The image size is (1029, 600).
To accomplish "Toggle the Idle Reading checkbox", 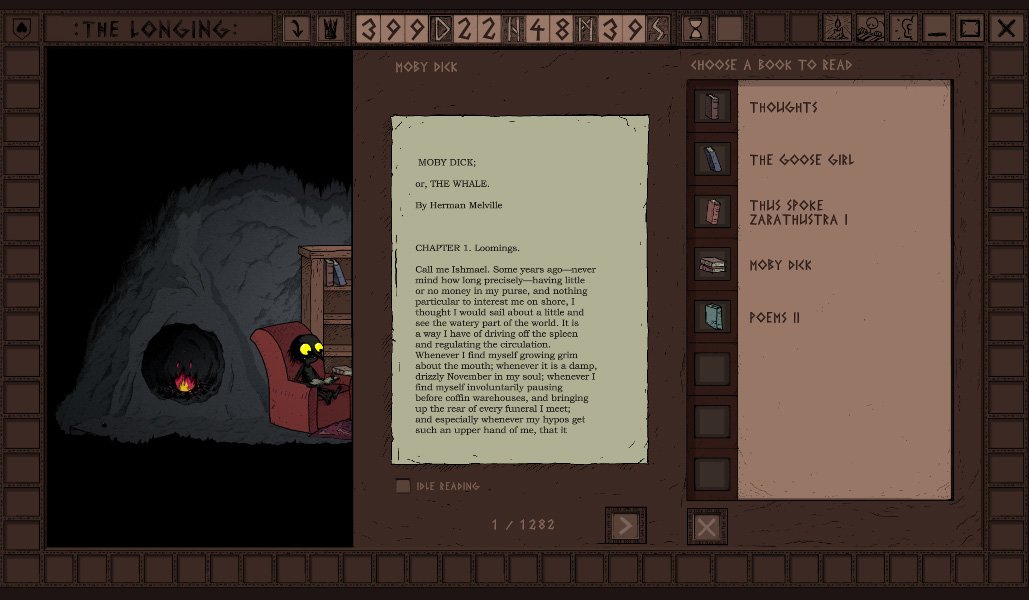I will [403, 486].
